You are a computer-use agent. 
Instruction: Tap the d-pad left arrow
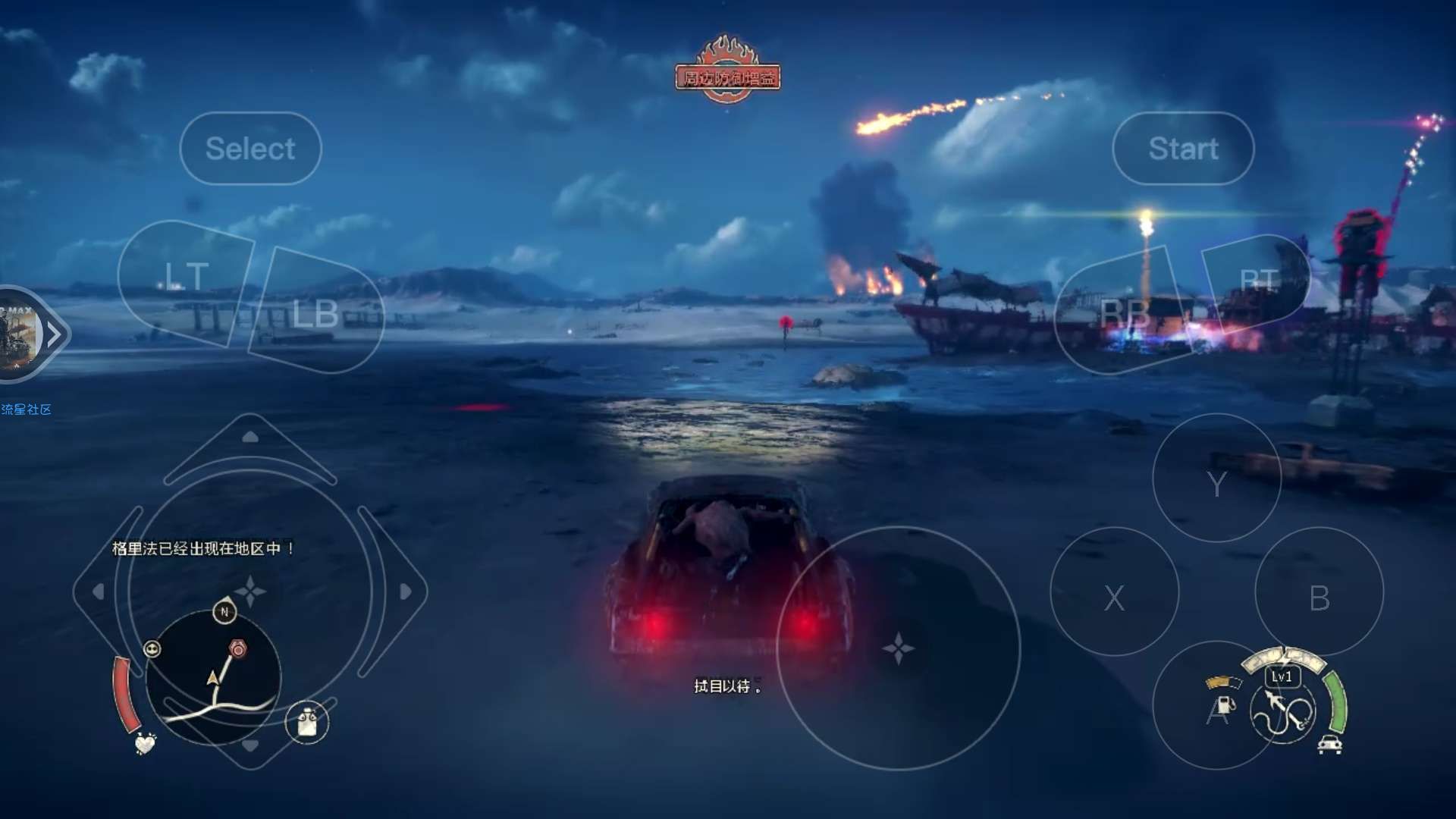pos(99,591)
